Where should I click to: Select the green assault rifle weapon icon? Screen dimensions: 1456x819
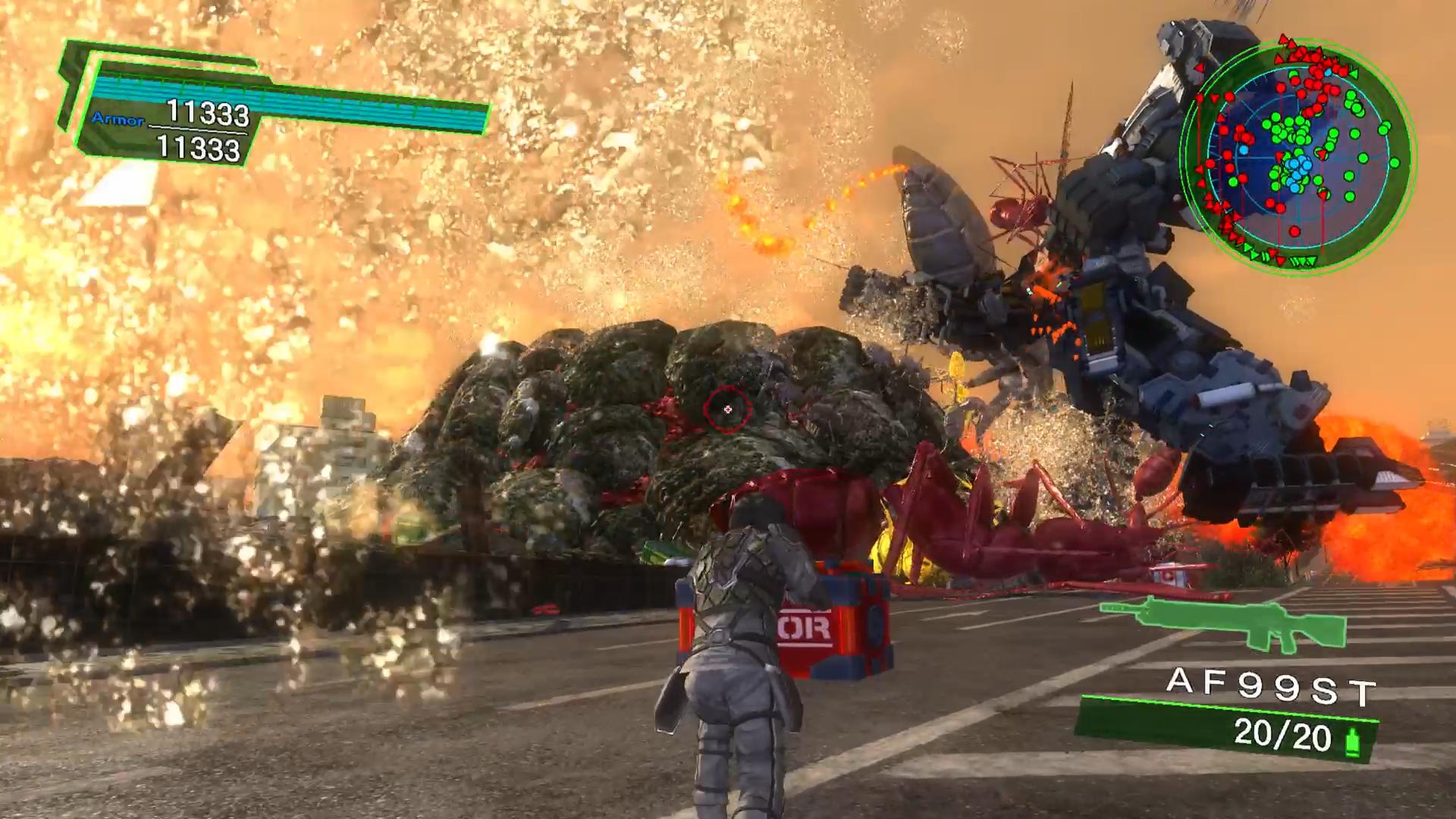(1222, 623)
